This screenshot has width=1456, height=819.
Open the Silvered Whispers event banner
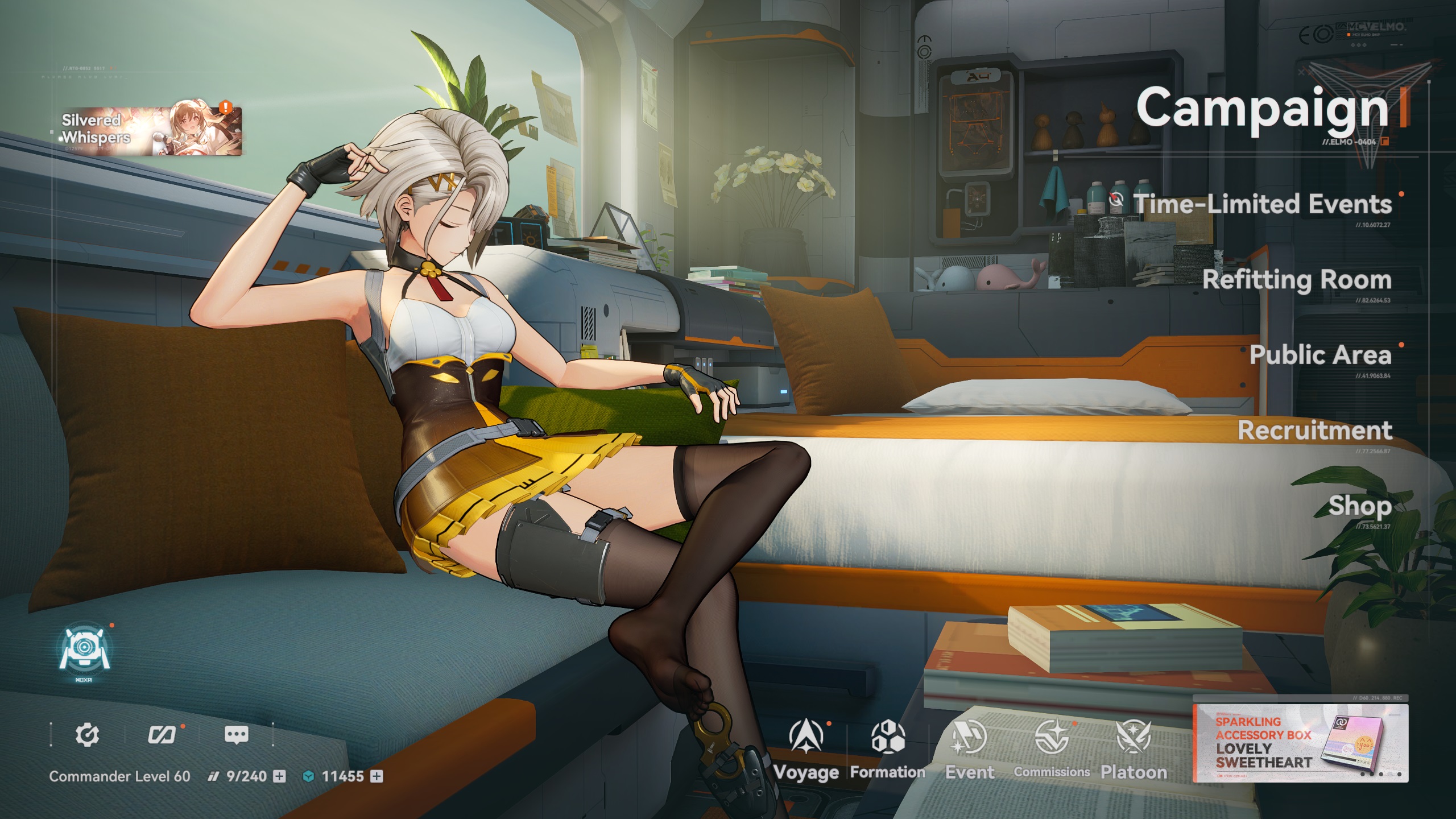pos(151,131)
